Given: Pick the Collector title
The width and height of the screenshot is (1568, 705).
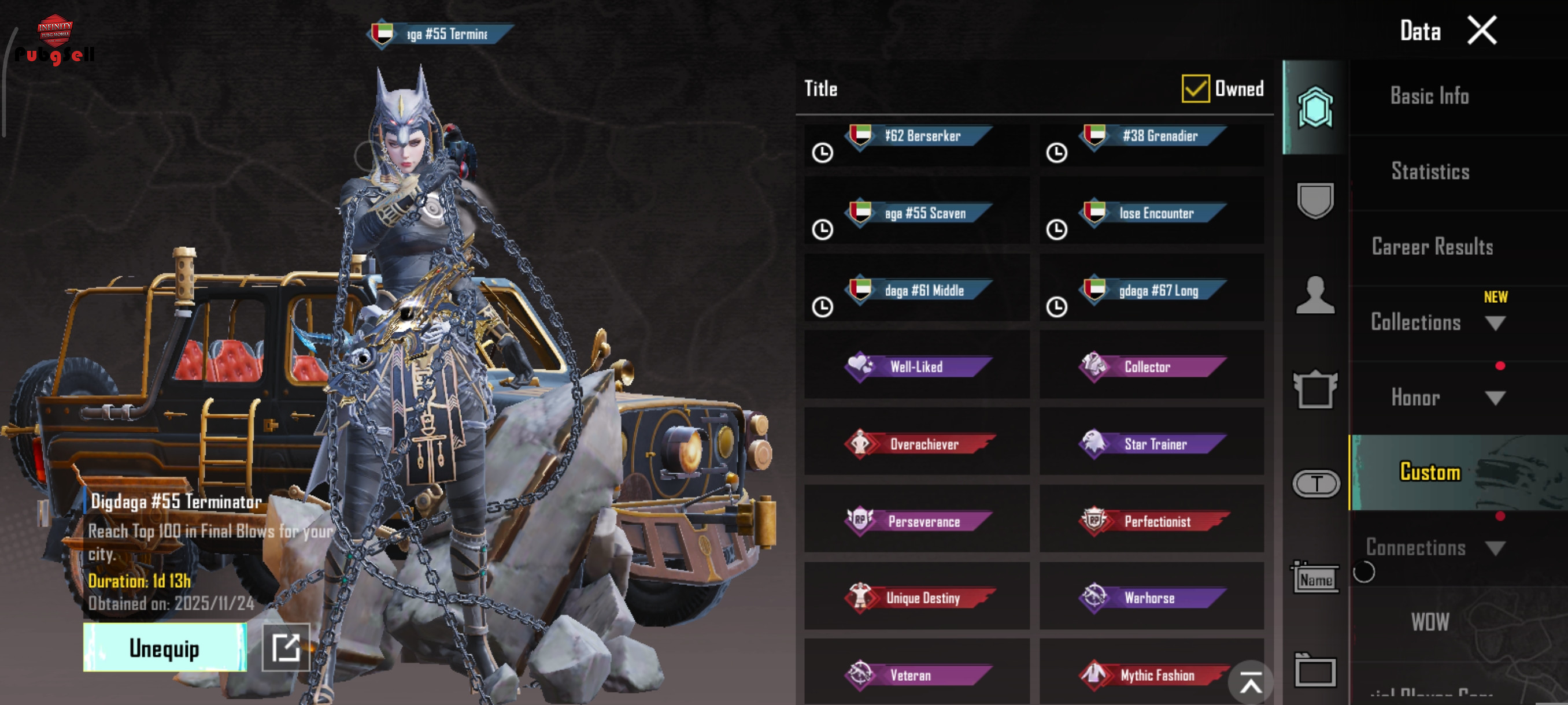Looking at the screenshot, I should click(x=1152, y=366).
